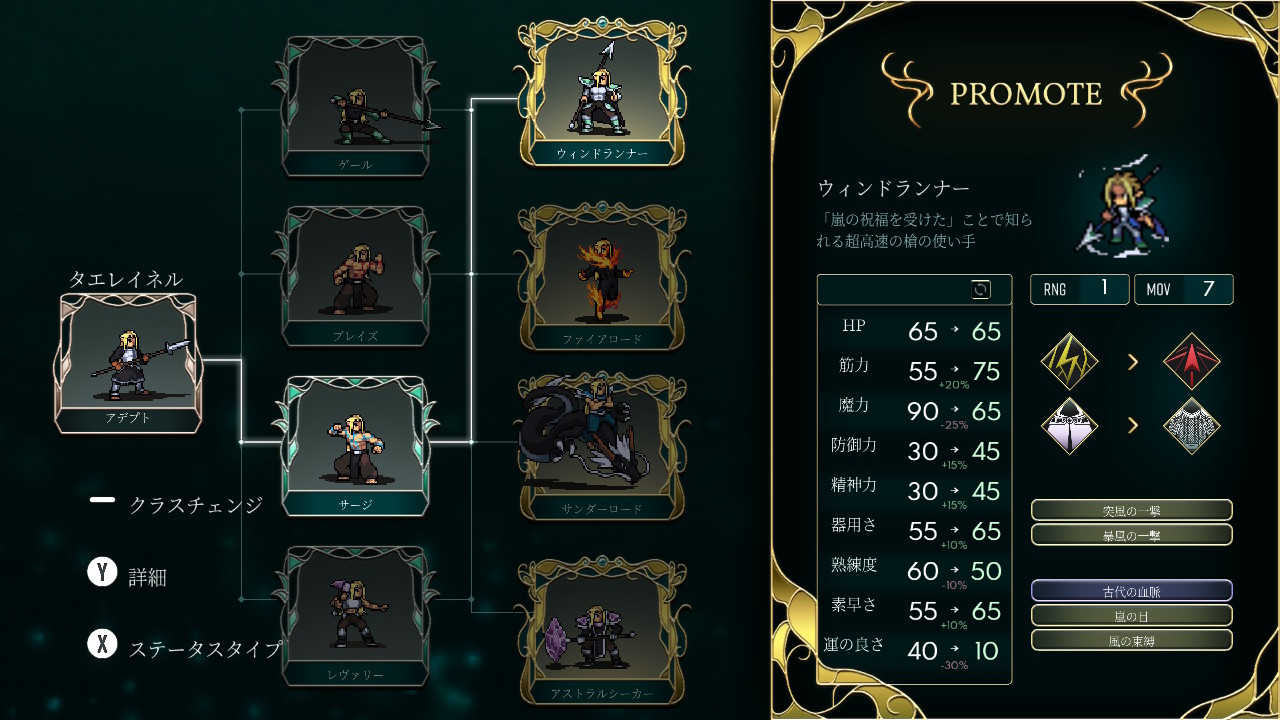Choose the サージ class card
Screen dimensions: 1280x720
click(356, 446)
